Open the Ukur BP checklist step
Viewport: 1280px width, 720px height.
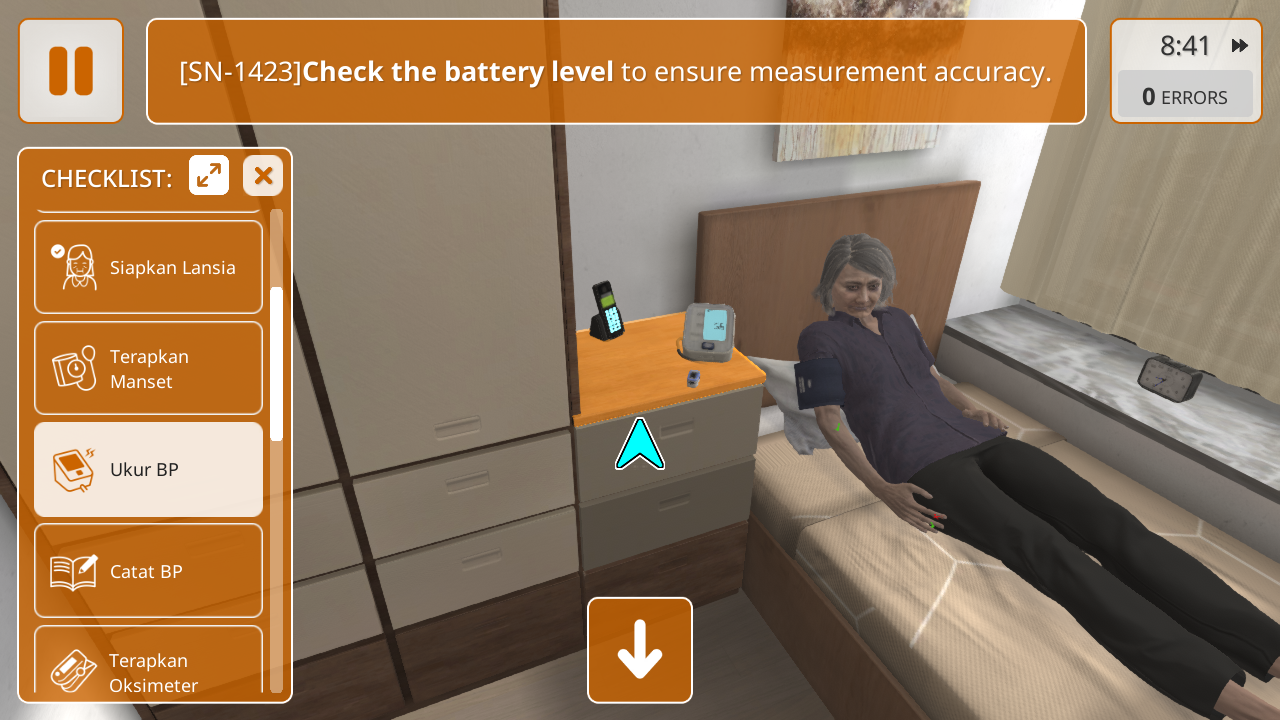click(148, 469)
